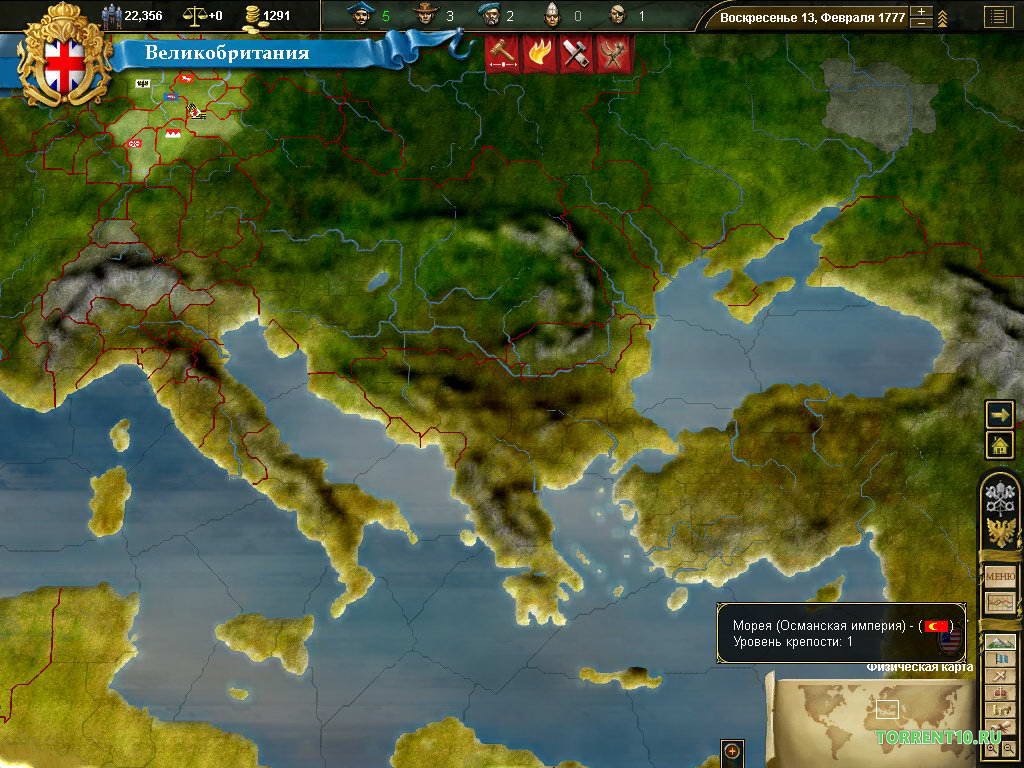This screenshot has height=768, width=1024.
Task: Open the list panel icon in top-right corner
Action: click(x=997, y=16)
